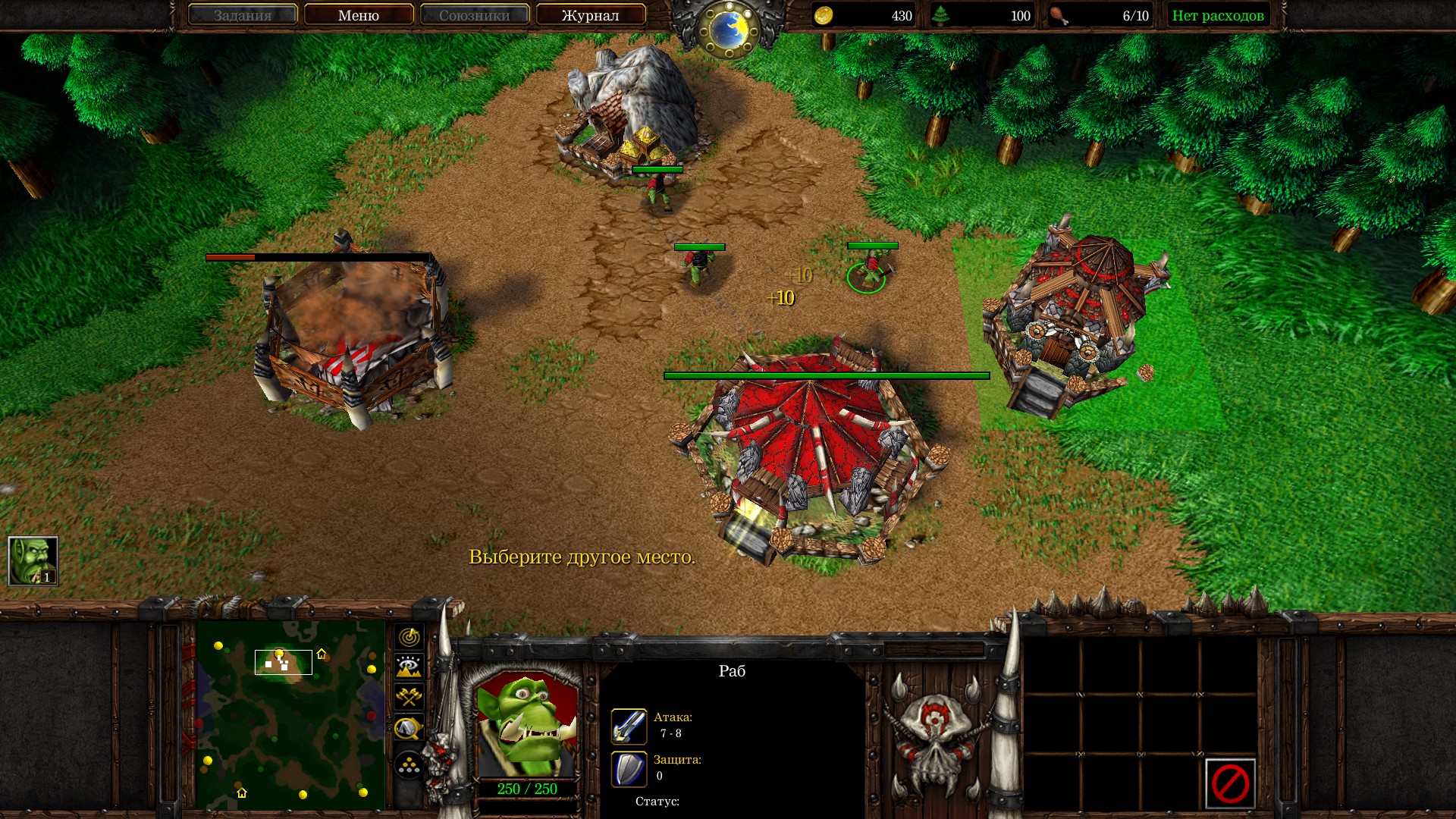Select the idle worker icon
Screen dimensions: 1456x819
(x=33, y=561)
